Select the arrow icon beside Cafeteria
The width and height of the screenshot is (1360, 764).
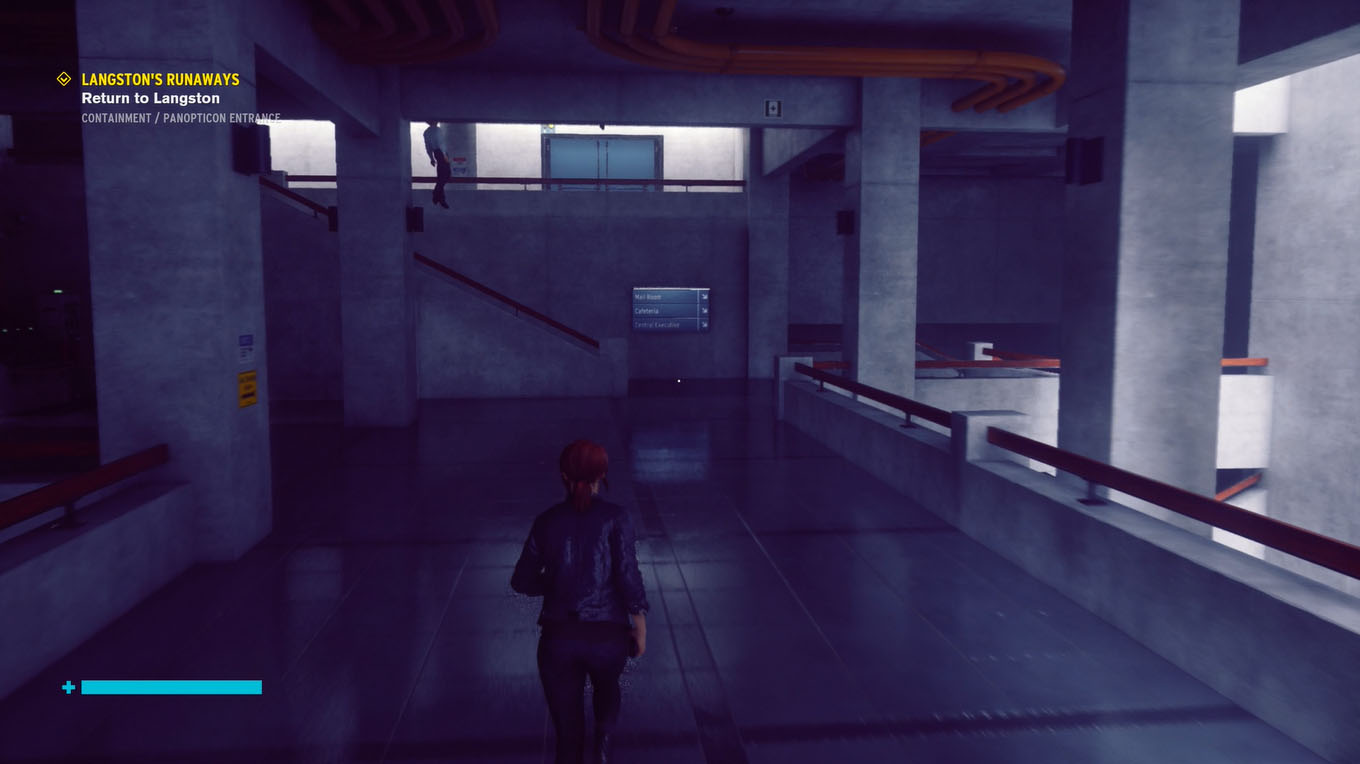coord(705,310)
